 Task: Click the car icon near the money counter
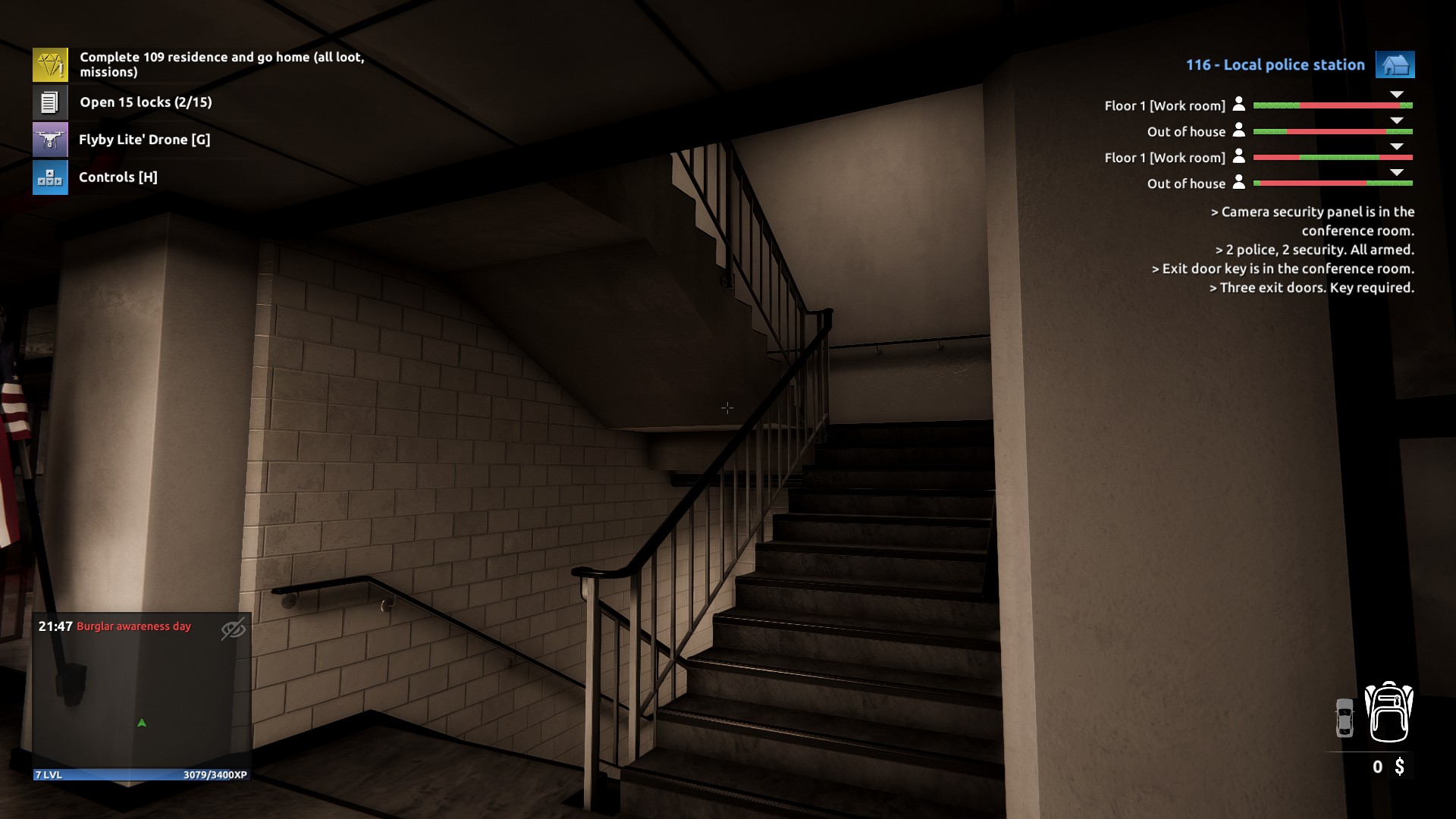(1345, 717)
